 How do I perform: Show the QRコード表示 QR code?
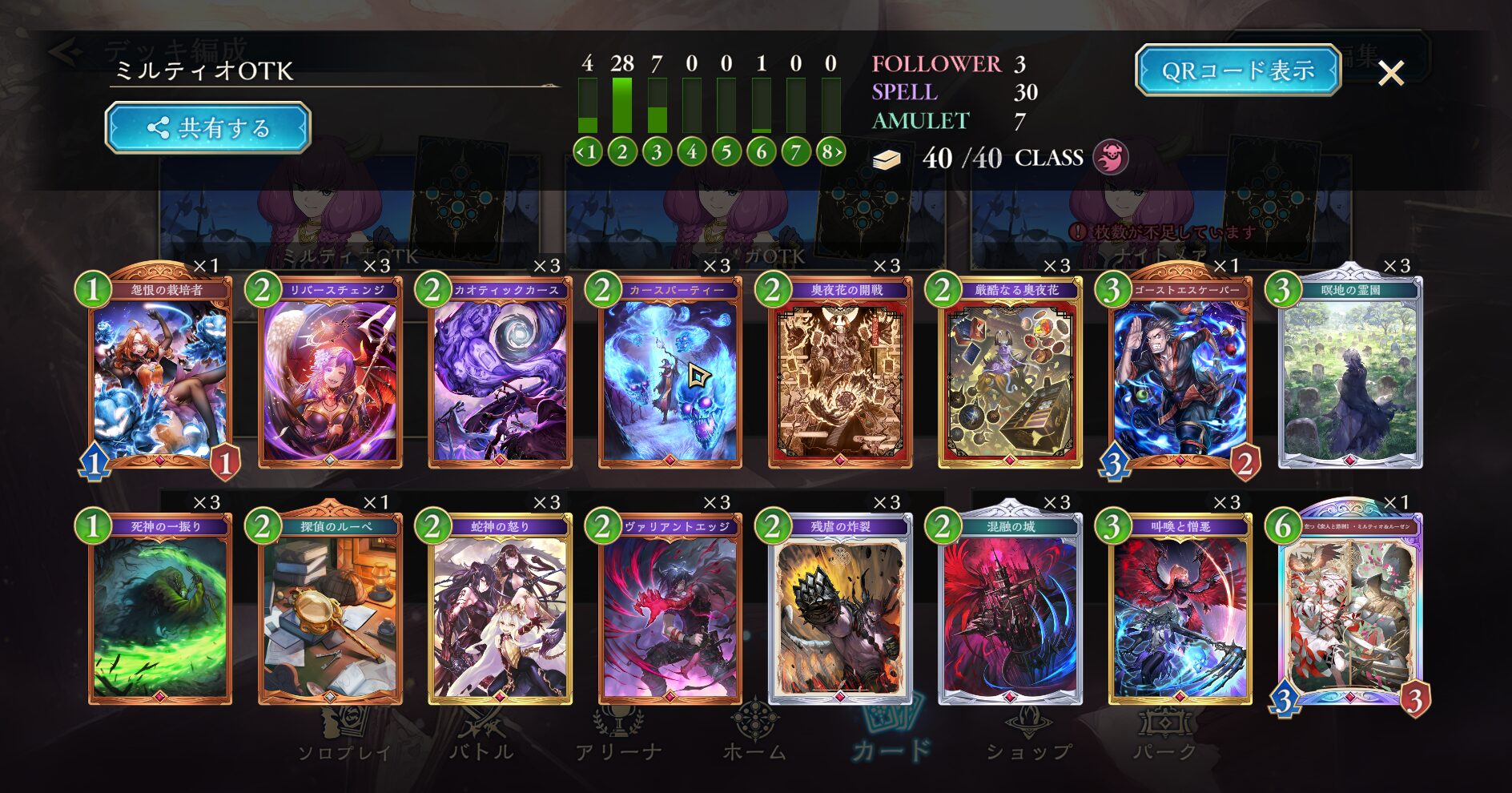coord(1237,70)
